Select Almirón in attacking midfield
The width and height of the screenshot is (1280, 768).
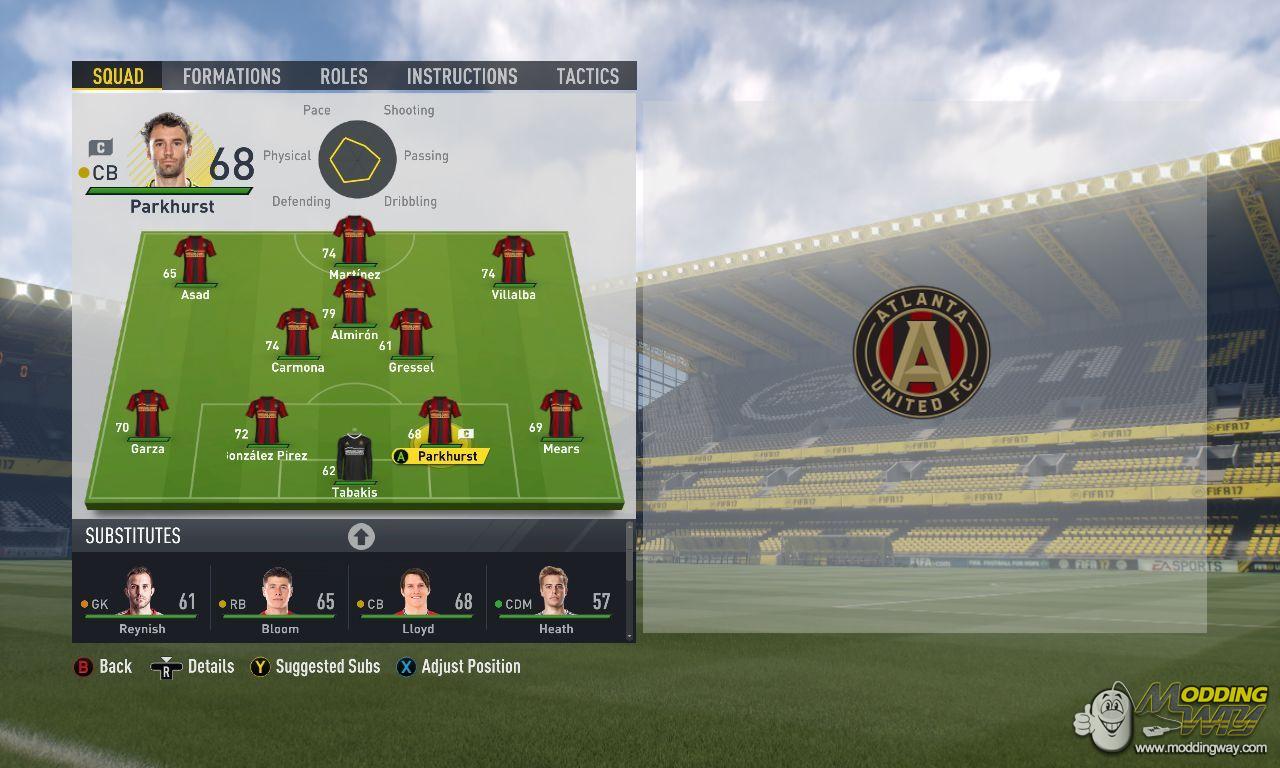click(x=354, y=303)
